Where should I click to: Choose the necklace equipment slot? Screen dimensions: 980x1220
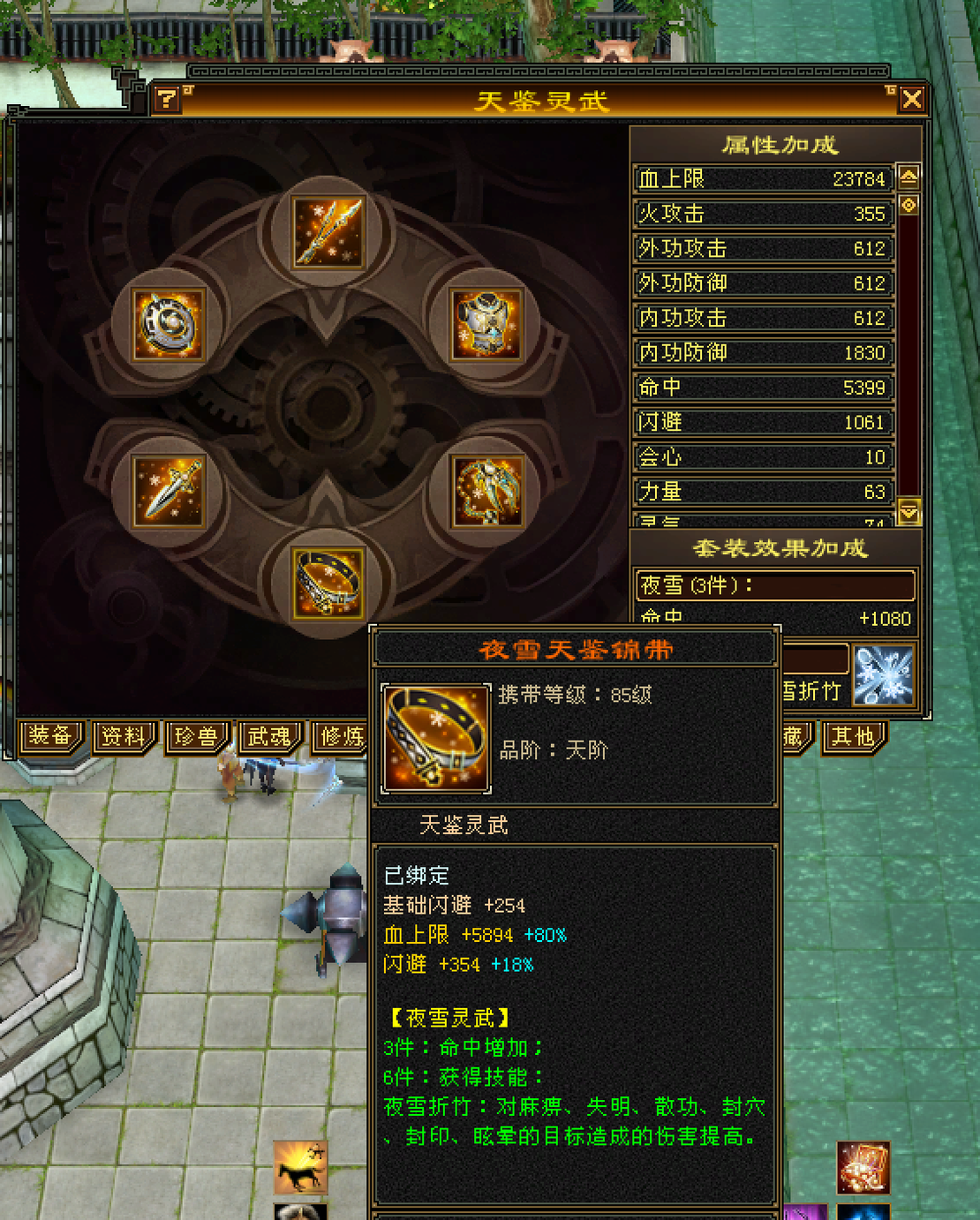(x=487, y=491)
